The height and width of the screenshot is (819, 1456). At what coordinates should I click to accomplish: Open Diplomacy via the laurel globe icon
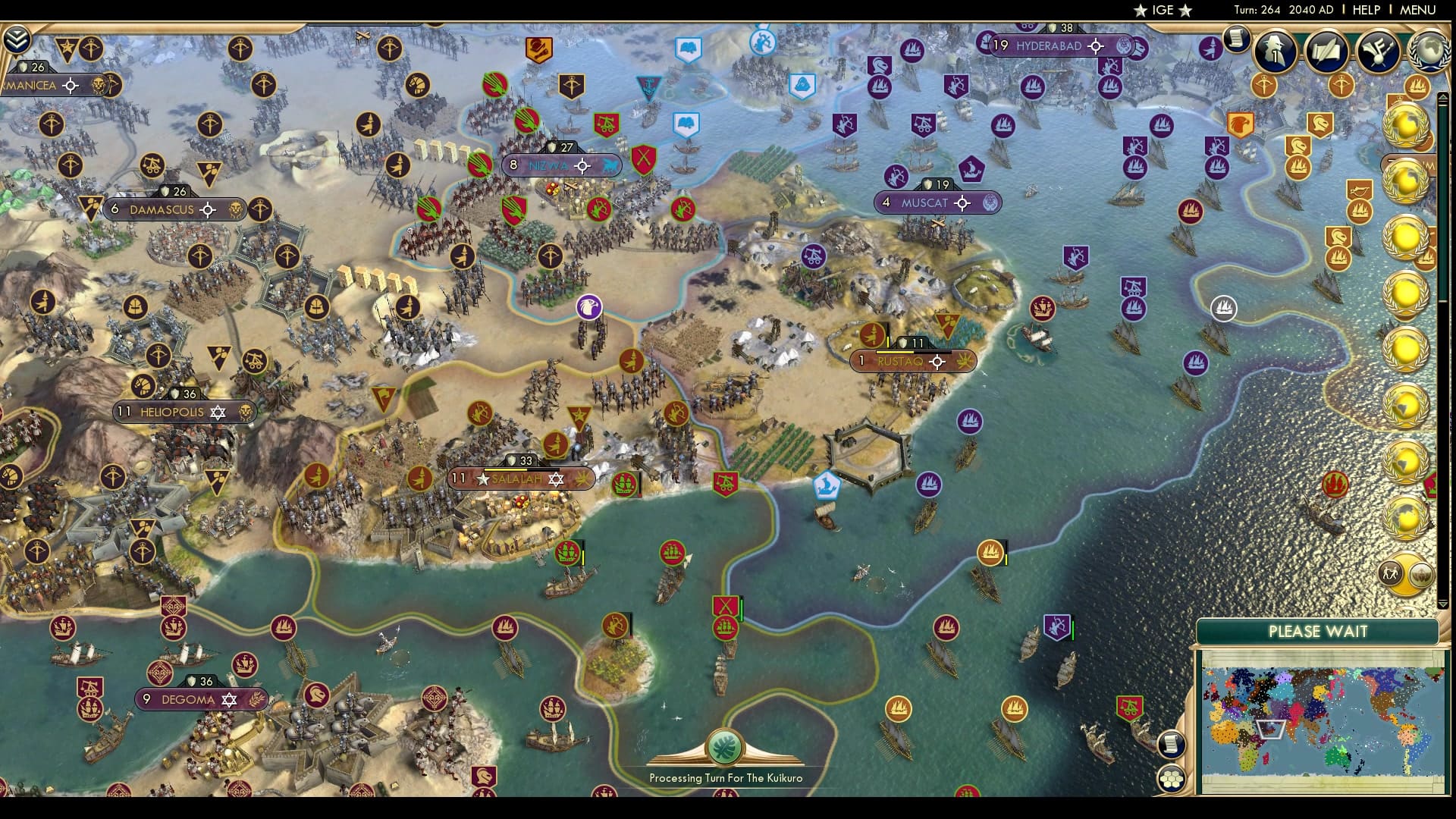1429,51
